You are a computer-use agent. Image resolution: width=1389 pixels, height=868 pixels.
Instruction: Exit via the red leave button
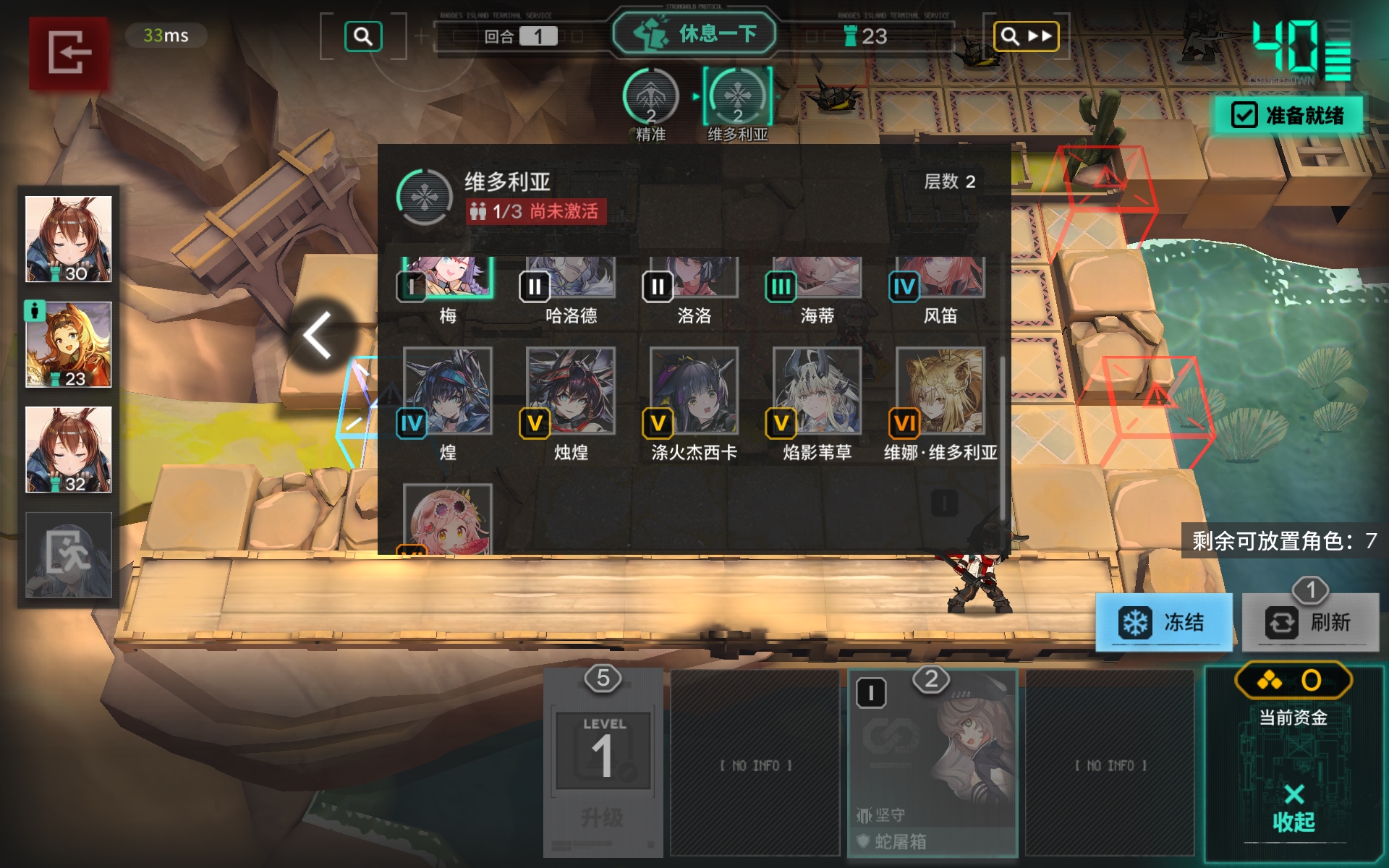69,53
